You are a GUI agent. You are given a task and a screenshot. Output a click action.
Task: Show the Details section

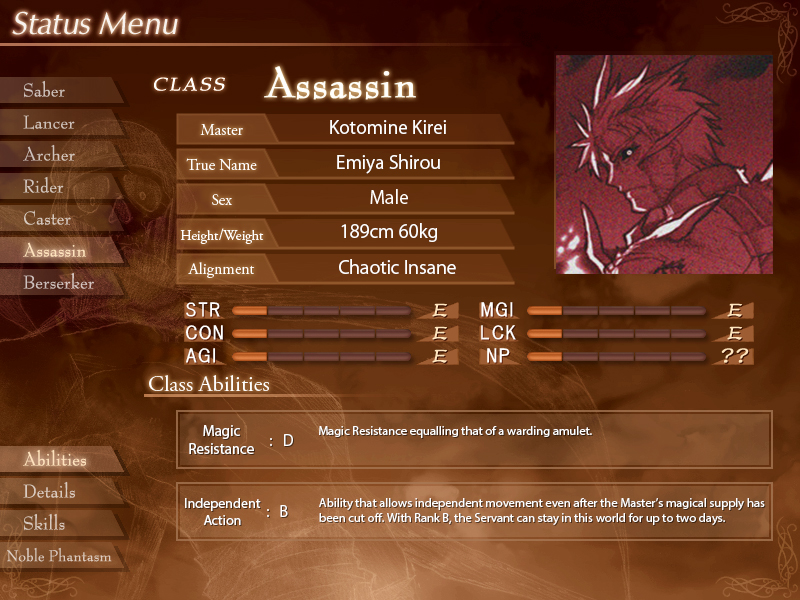pyautogui.click(x=49, y=492)
